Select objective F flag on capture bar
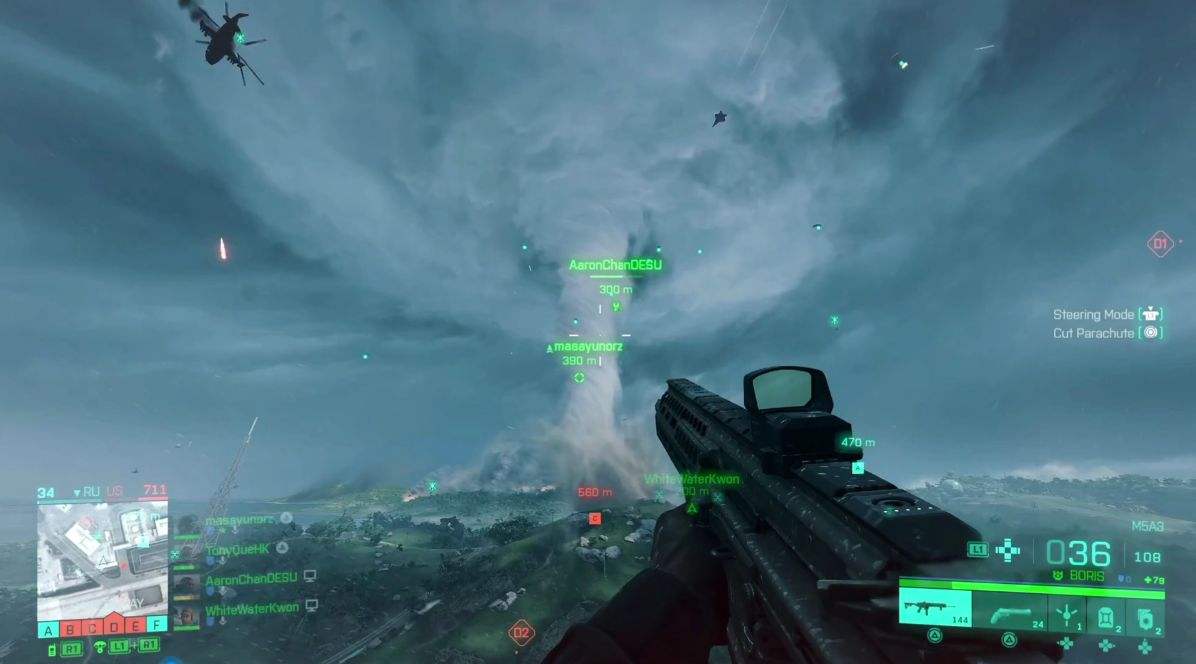 [x=155, y=629]
